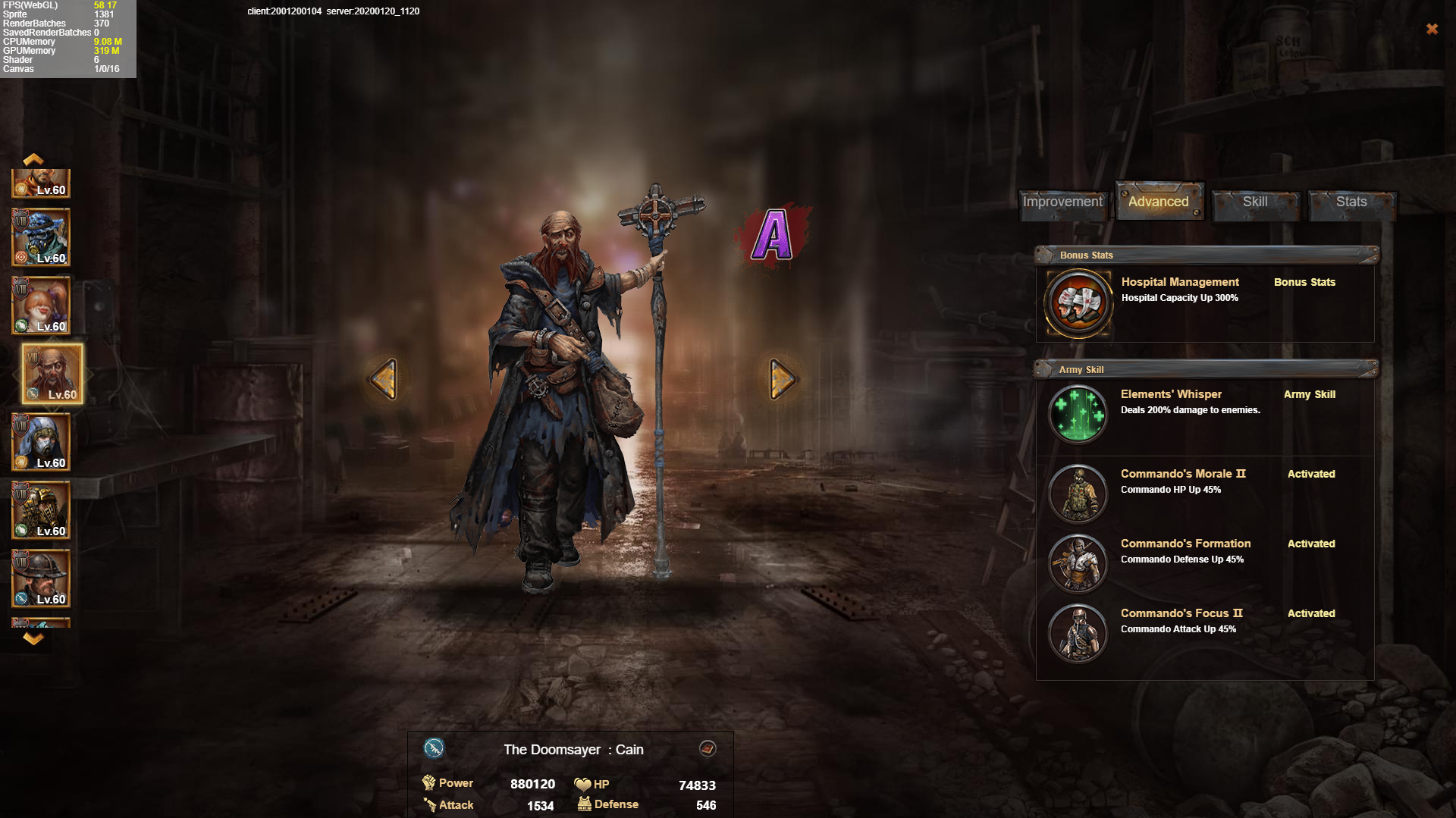Move hero list down with bottom chevron
The width and height of the screenshot is (1456, 818).
(33, 639)
